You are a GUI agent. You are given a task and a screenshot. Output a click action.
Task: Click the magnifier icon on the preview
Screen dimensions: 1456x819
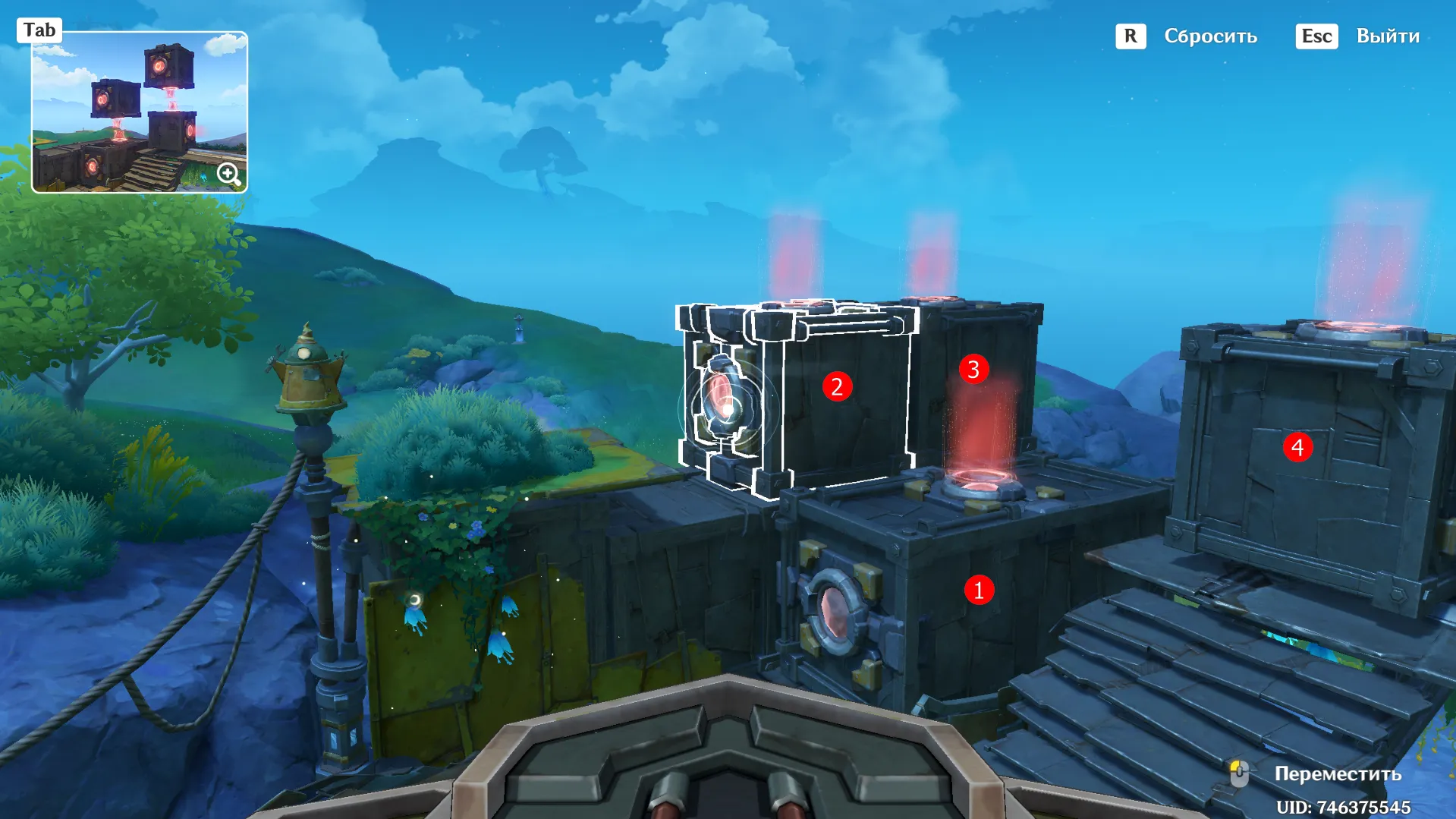point(228,174)
